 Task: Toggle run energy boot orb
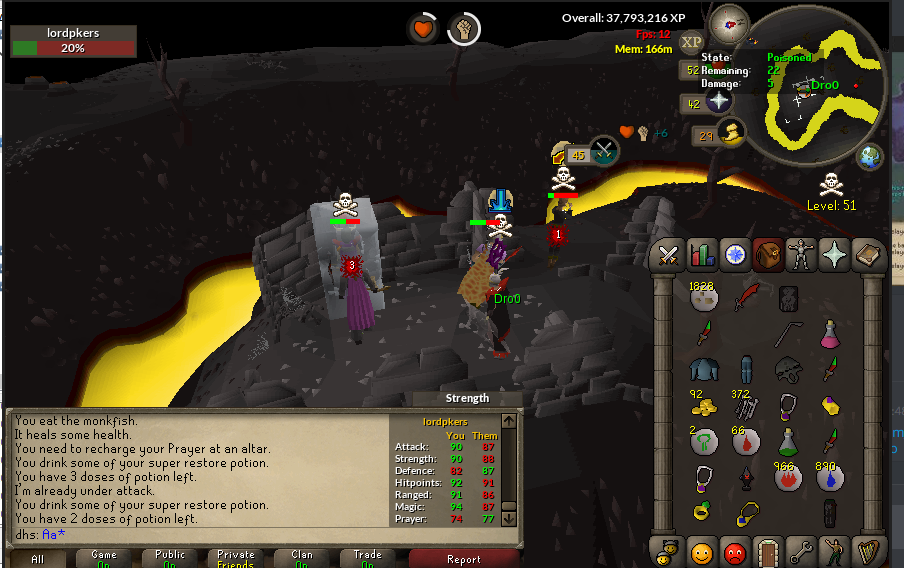(731, 132)
